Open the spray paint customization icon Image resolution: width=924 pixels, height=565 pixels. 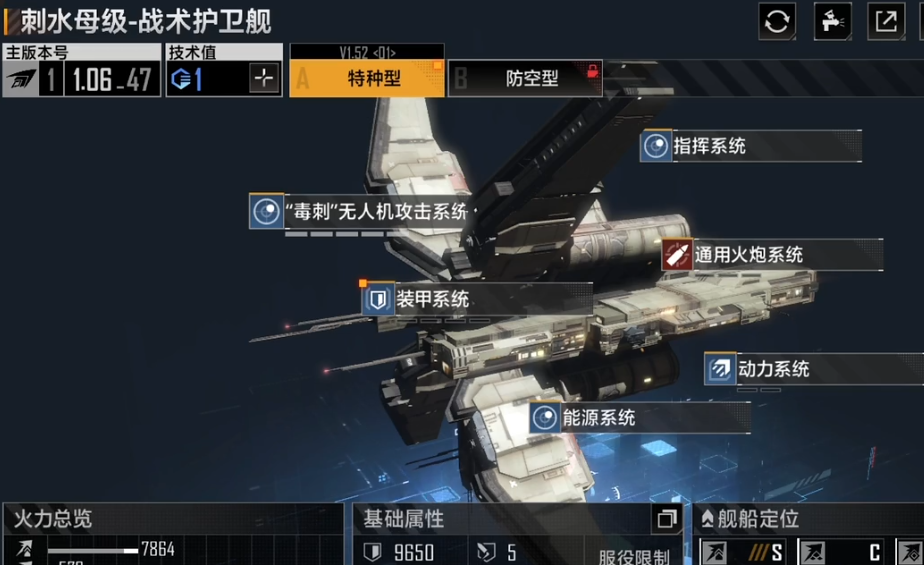click(832, 21)
